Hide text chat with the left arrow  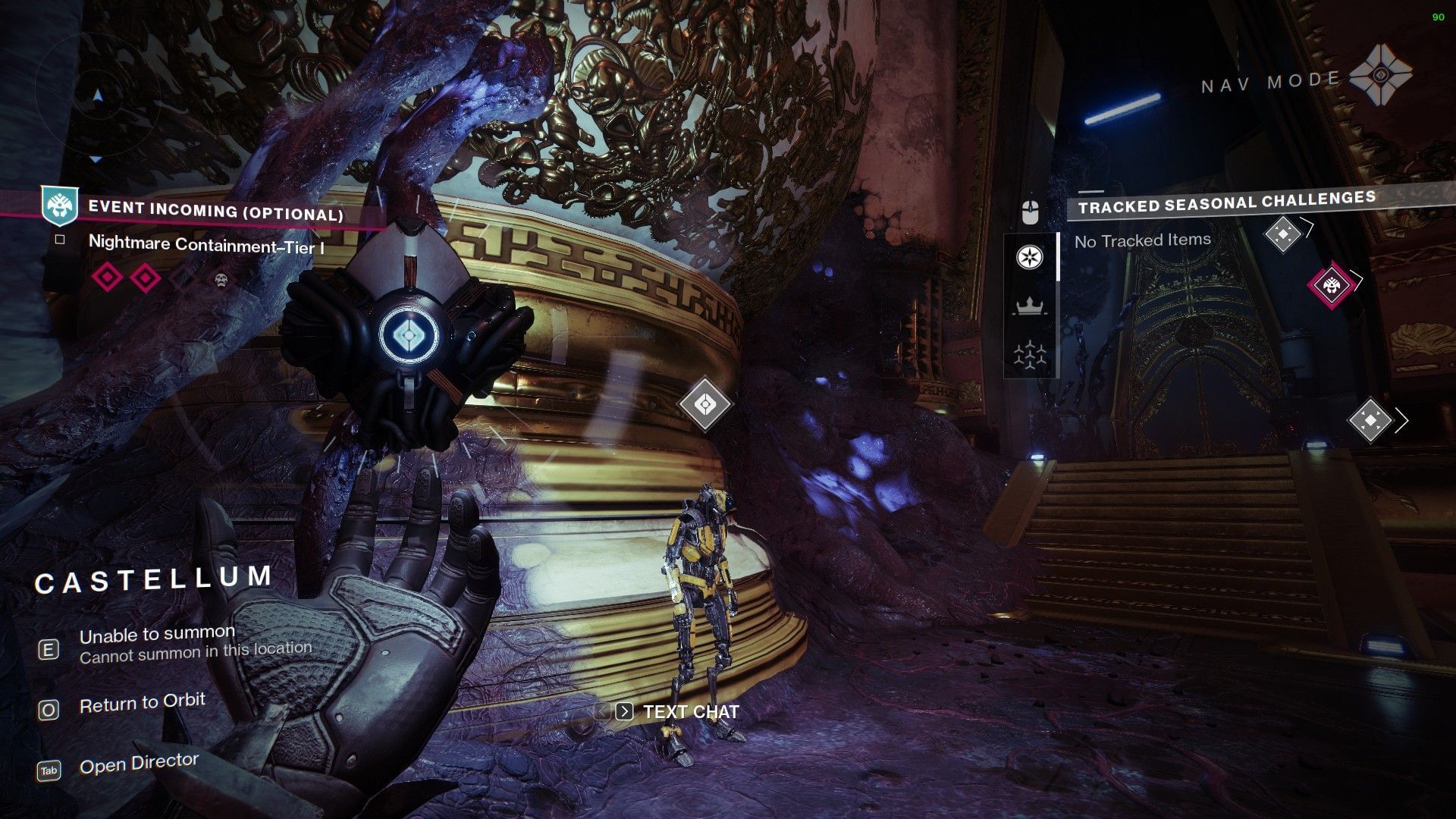[x=603, y=711]
